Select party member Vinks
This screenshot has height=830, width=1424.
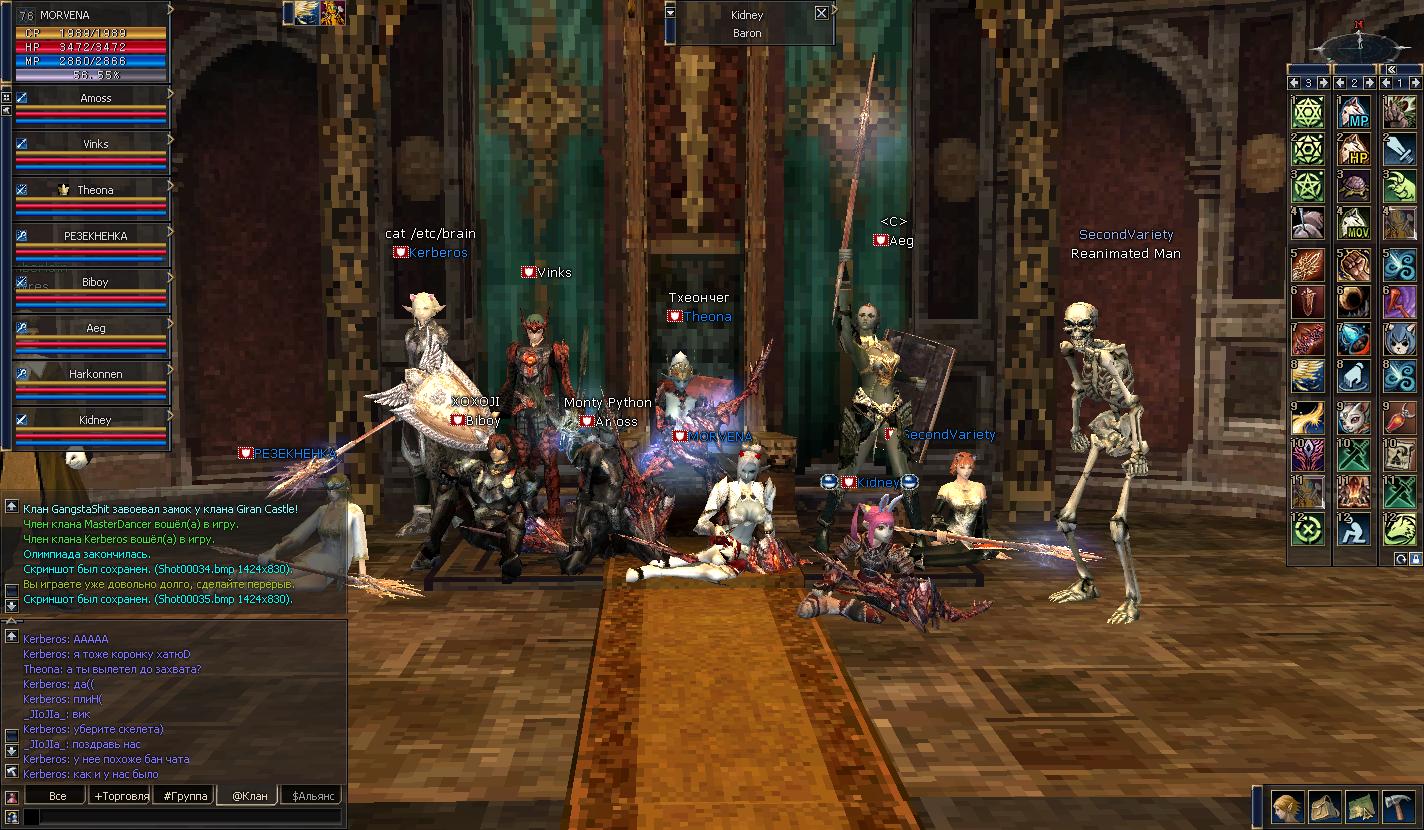point(96,144)
